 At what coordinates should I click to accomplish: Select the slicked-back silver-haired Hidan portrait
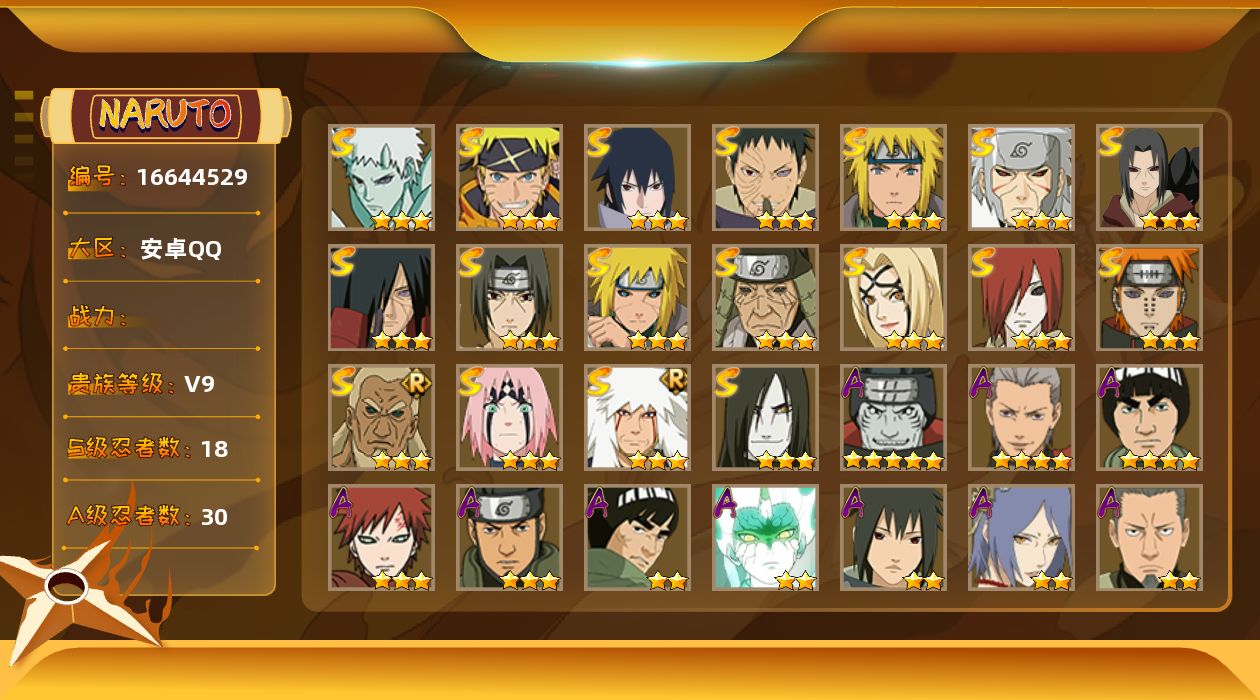(x=1021, y=417)
